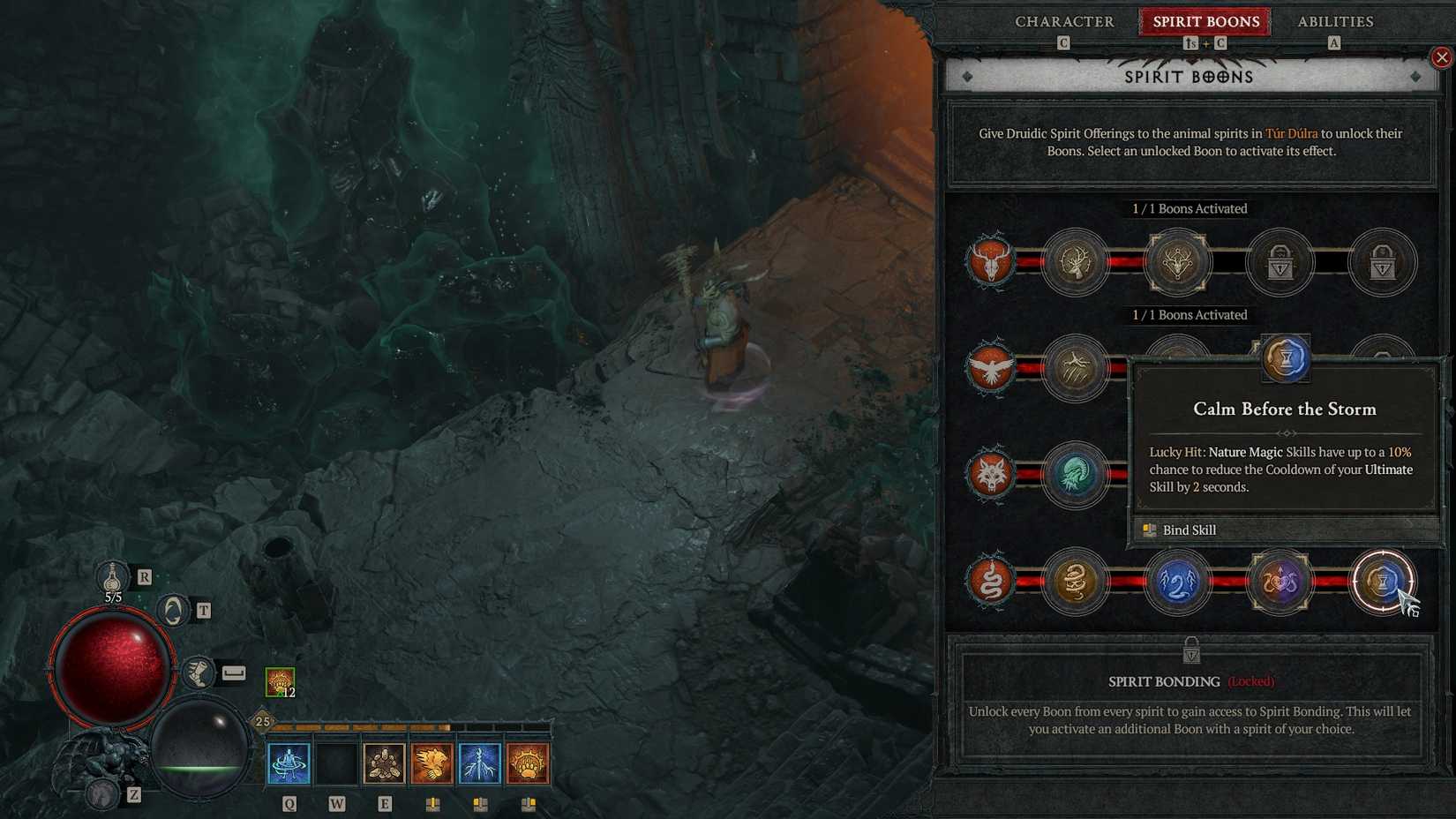The image size is (1456, 819).
Task: Open the Abilities tab
Action: click(1334, 21)
